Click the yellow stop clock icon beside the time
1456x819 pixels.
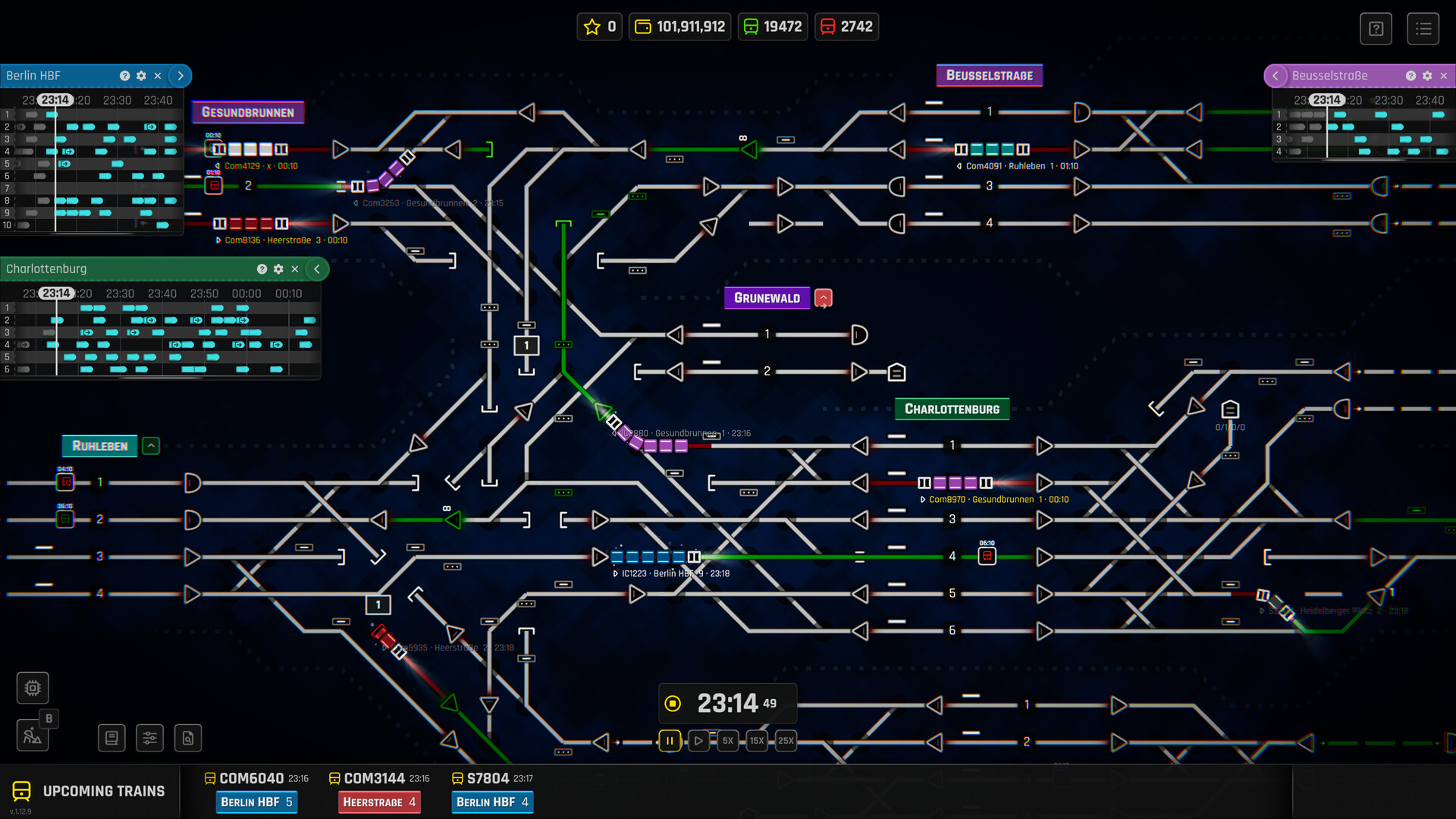(673, 703)
